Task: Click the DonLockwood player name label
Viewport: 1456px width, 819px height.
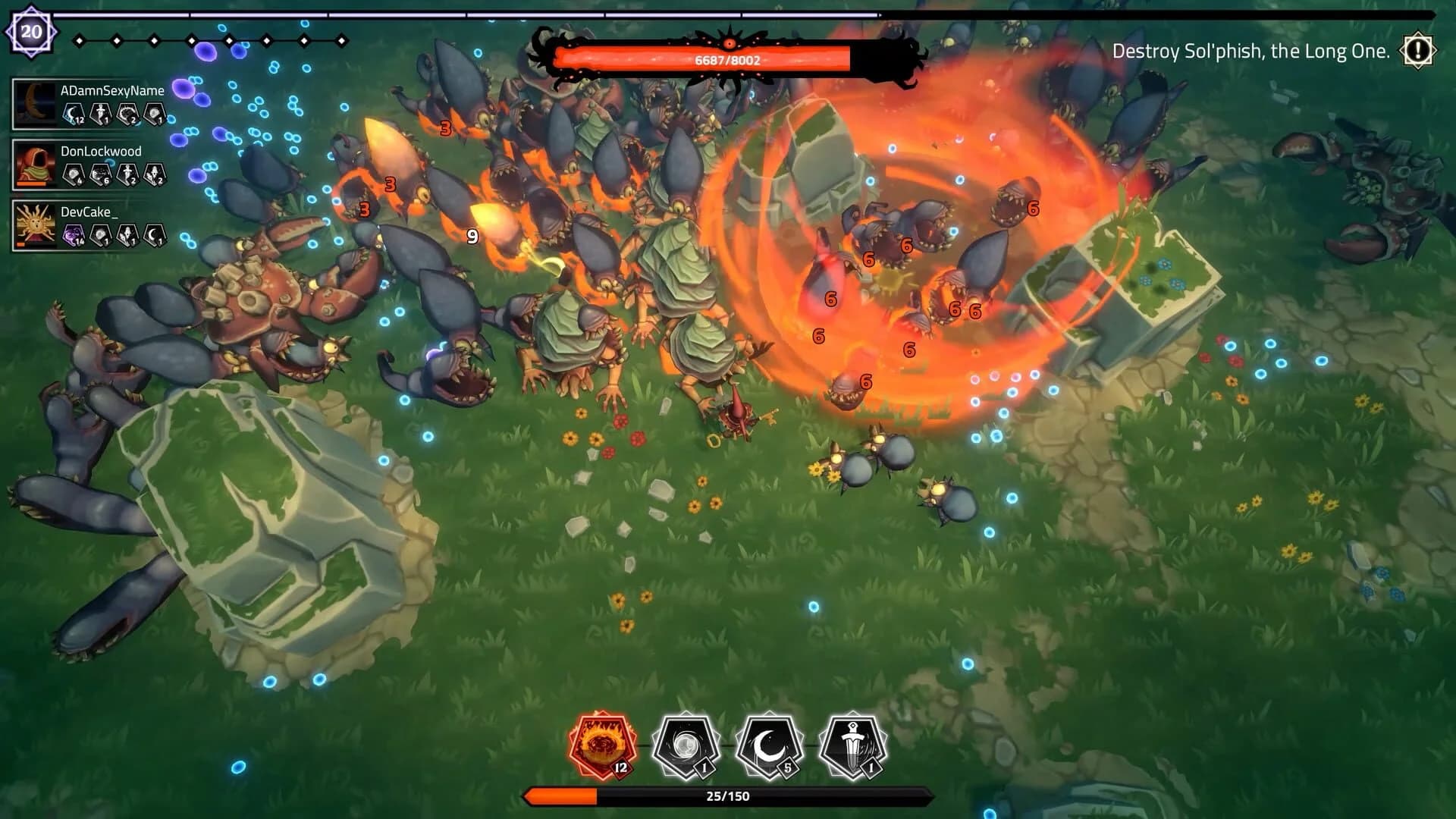Action: tap(101, 151)
